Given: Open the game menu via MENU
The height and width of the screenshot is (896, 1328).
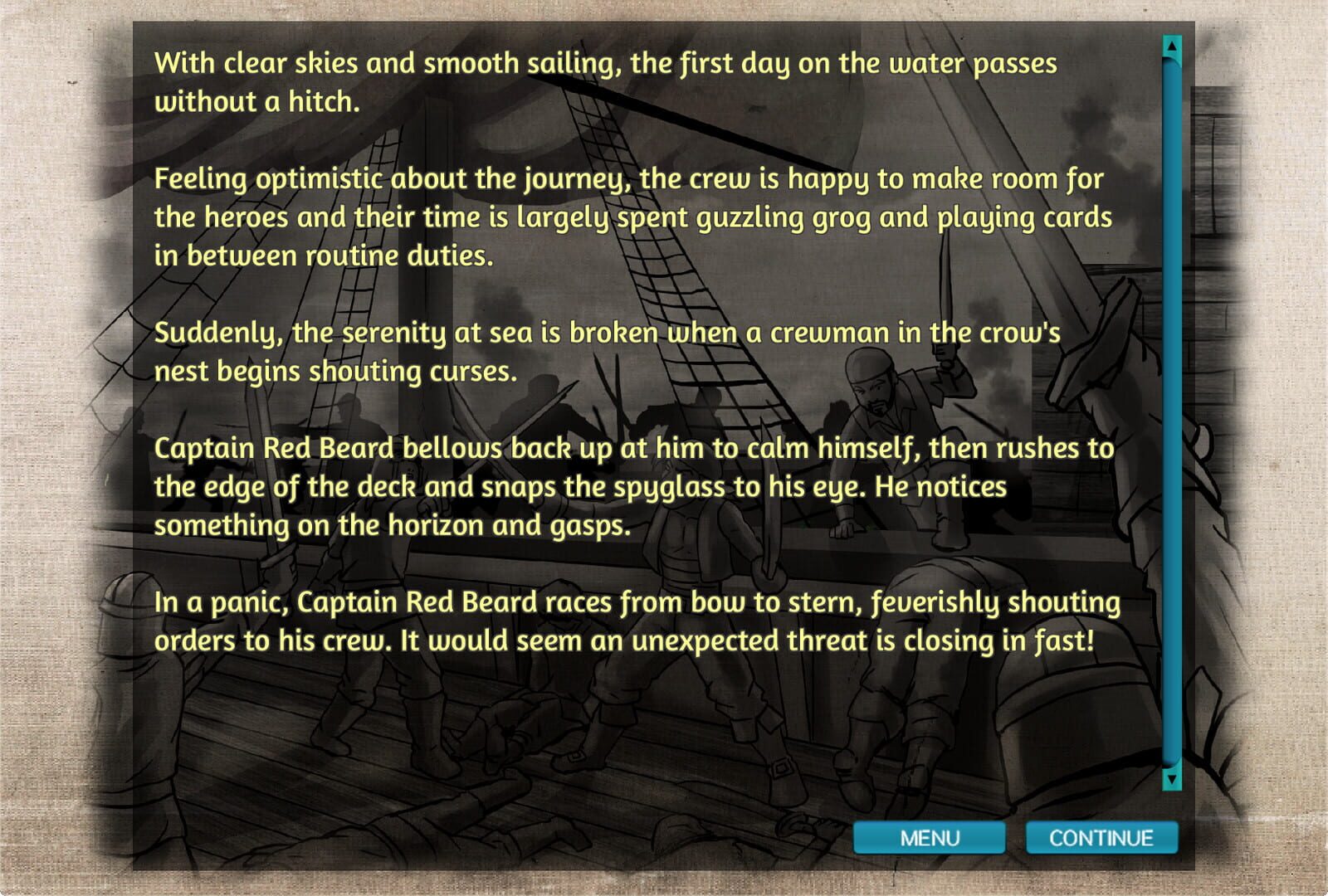Looking at the screenshot, I should 928,838.
